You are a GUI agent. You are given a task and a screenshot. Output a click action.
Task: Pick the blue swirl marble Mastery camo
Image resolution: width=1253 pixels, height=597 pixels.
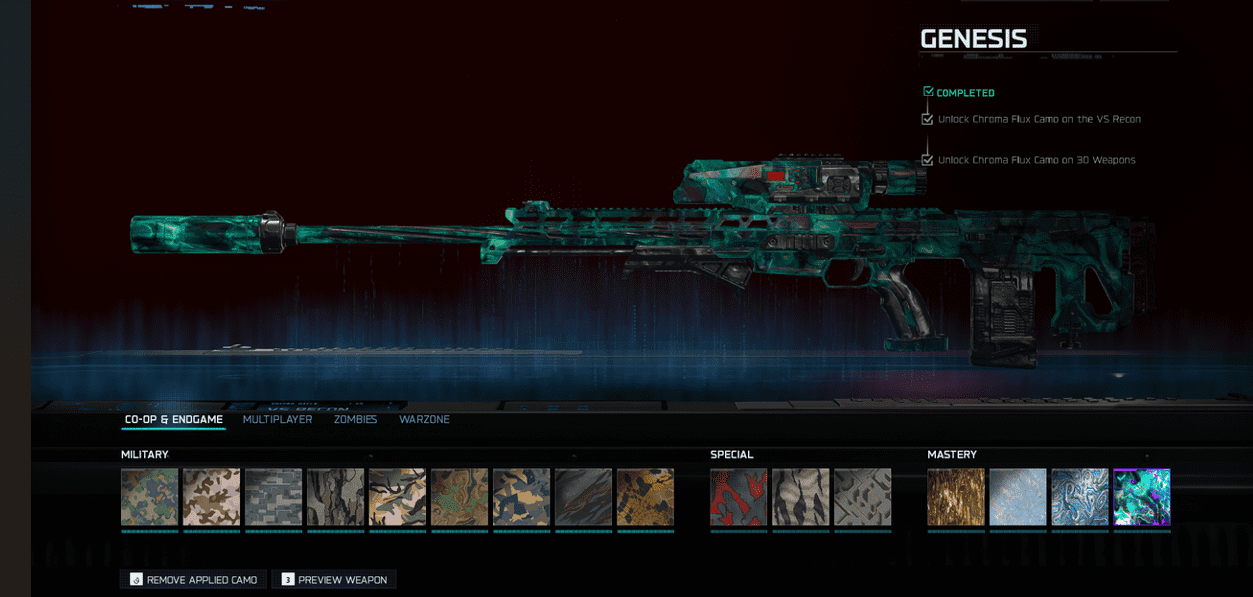coord(1079,497)
